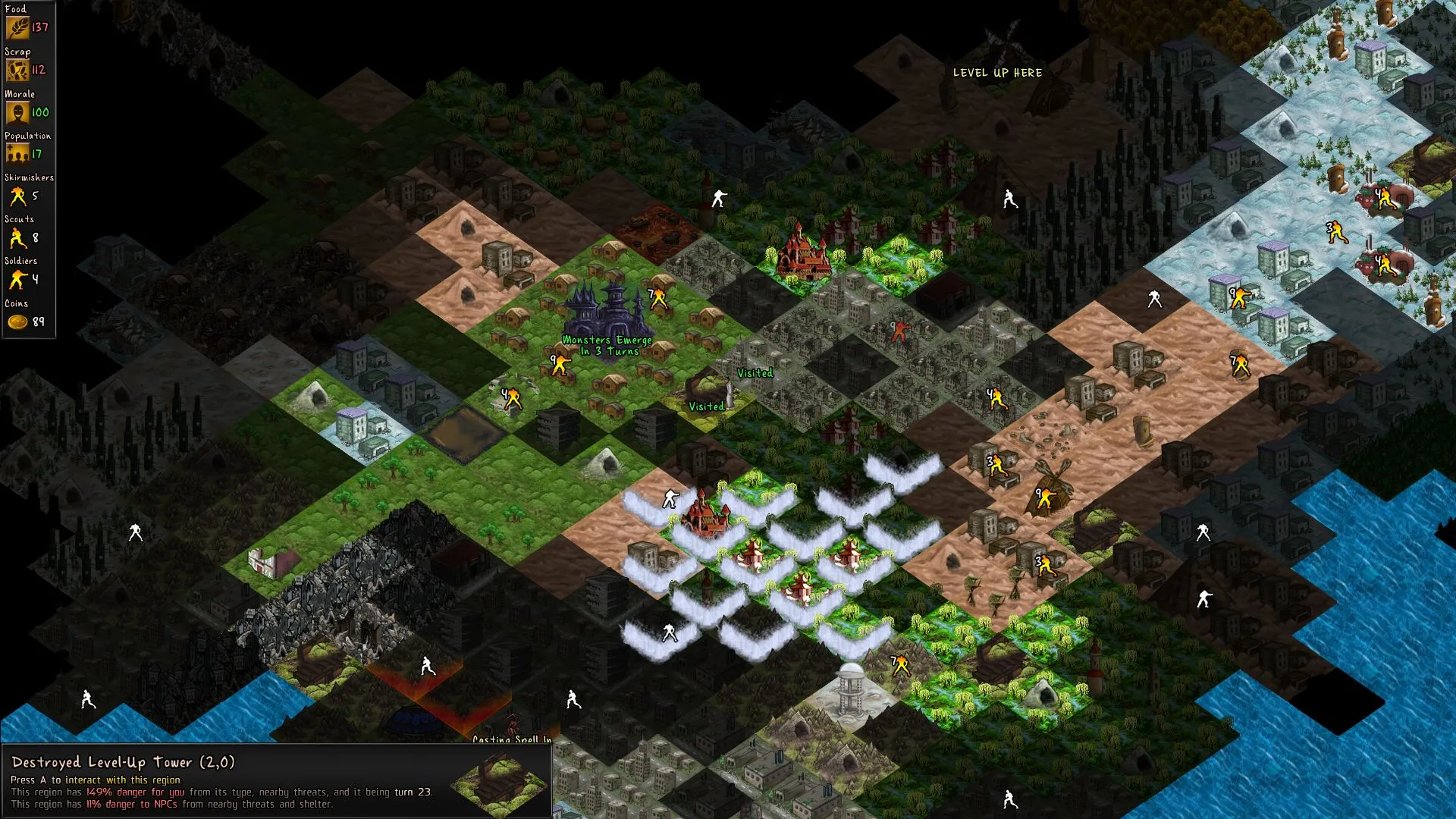Click the Destroyed Level-Up Tower region thumbnail

pos(500,783)
